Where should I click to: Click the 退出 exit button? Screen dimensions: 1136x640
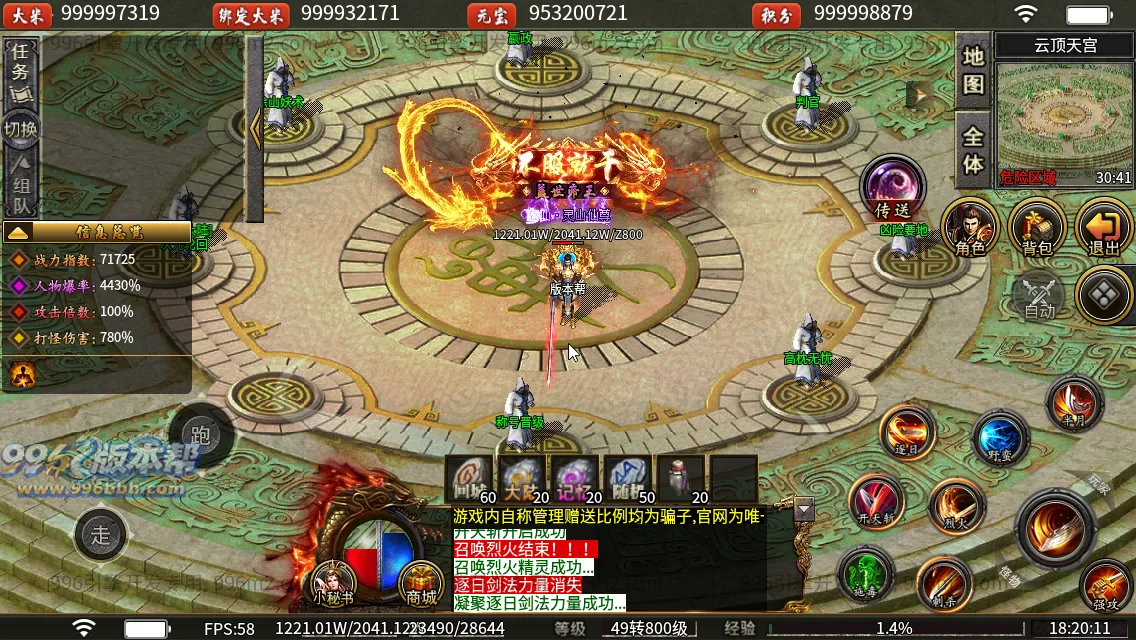[x=1103, y=226]
